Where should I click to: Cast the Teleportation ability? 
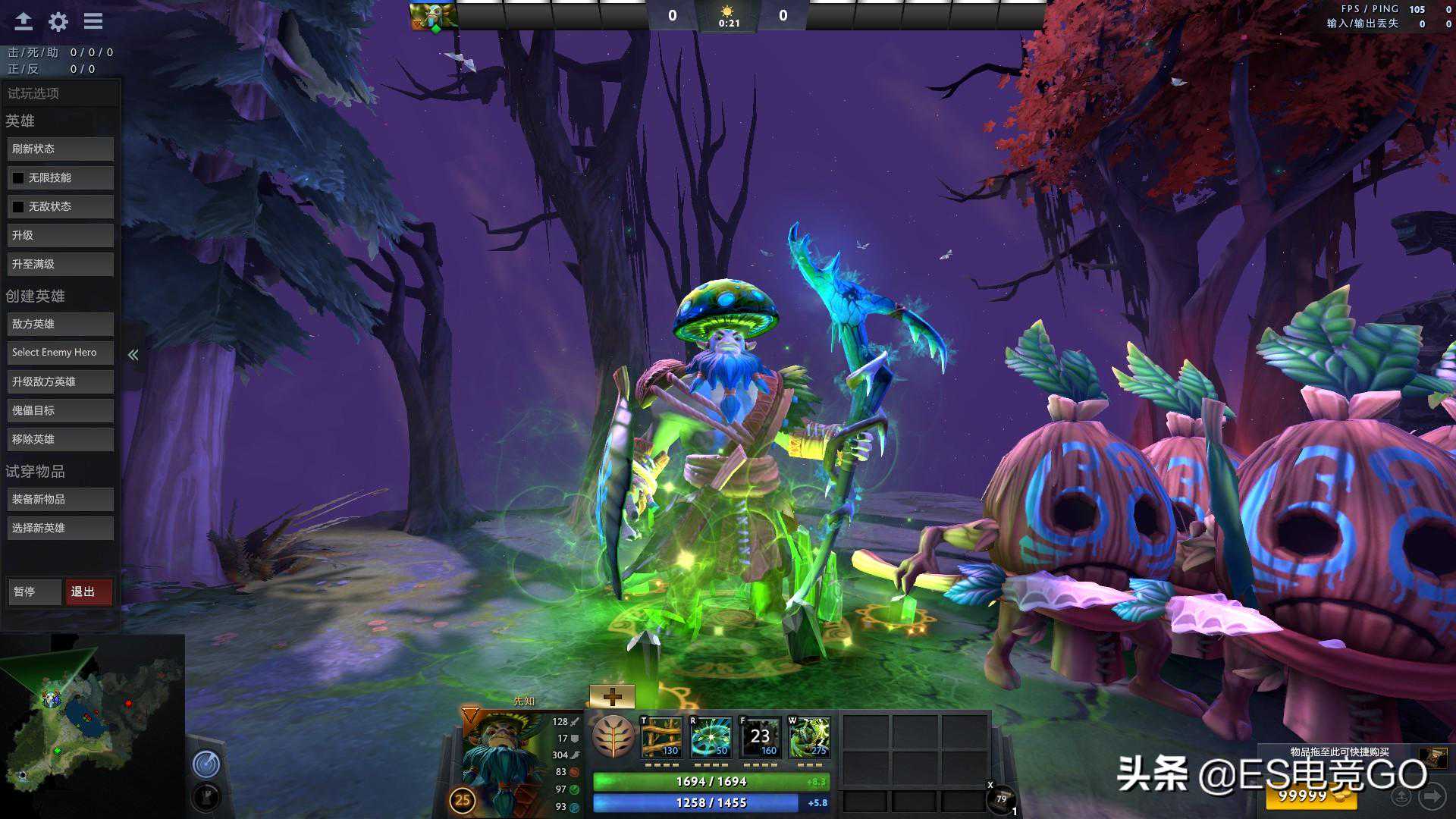click(x=711, y=737)
